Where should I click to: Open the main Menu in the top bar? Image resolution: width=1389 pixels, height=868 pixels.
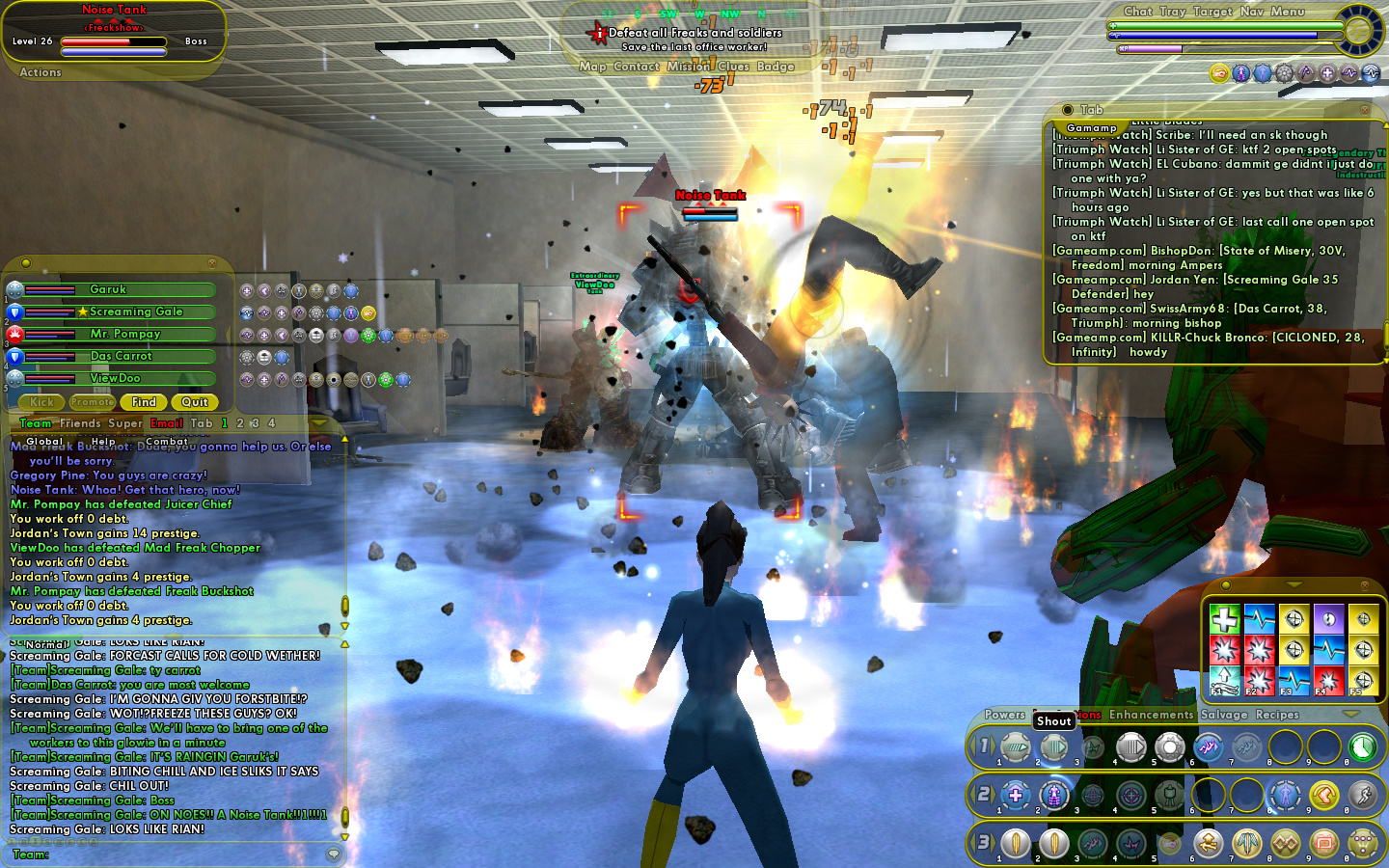(1287, 12)
